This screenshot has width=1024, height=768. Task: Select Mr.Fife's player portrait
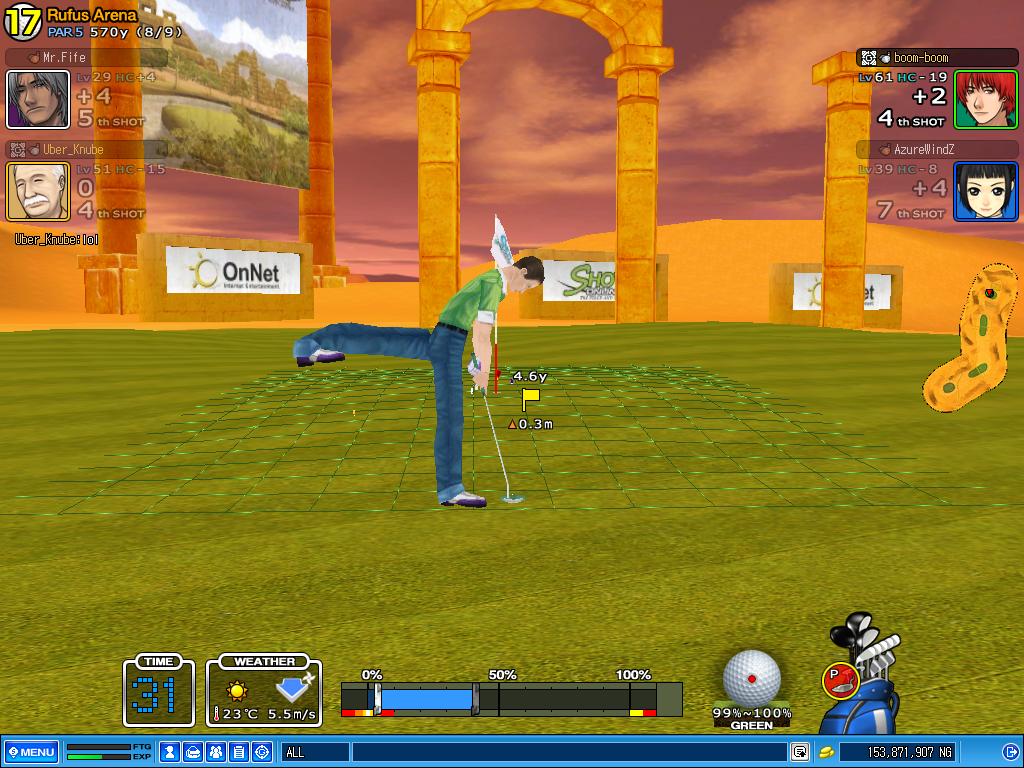[38, 99]
